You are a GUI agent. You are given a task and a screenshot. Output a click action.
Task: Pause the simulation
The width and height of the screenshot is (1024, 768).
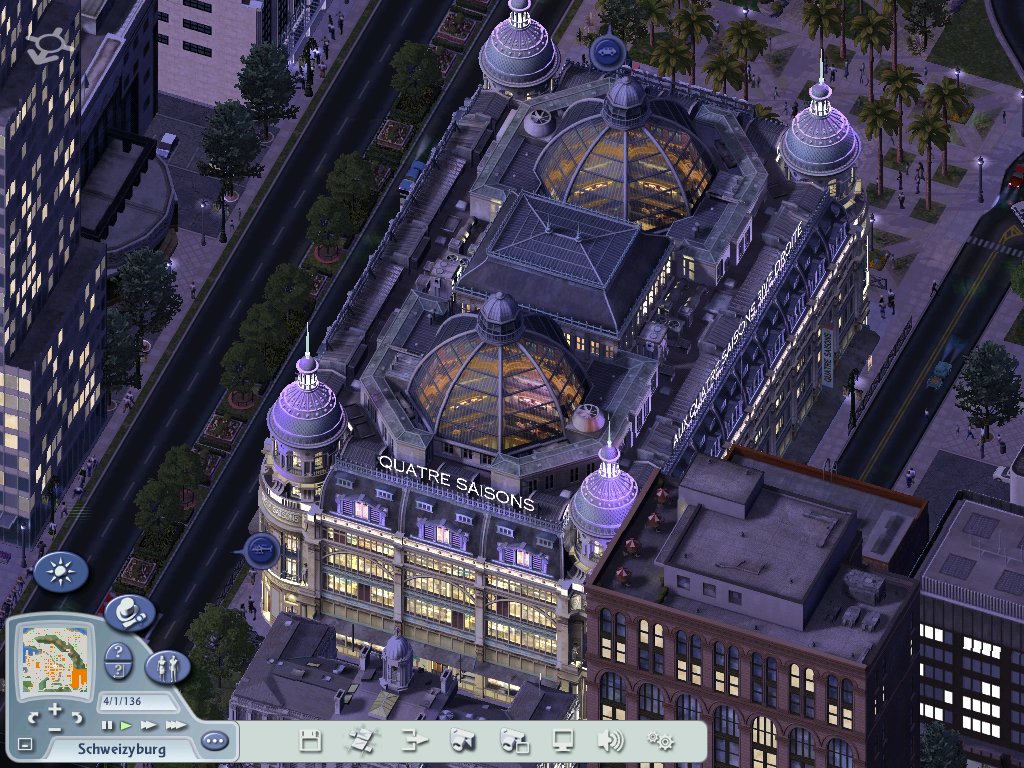[x=107, y=724]
